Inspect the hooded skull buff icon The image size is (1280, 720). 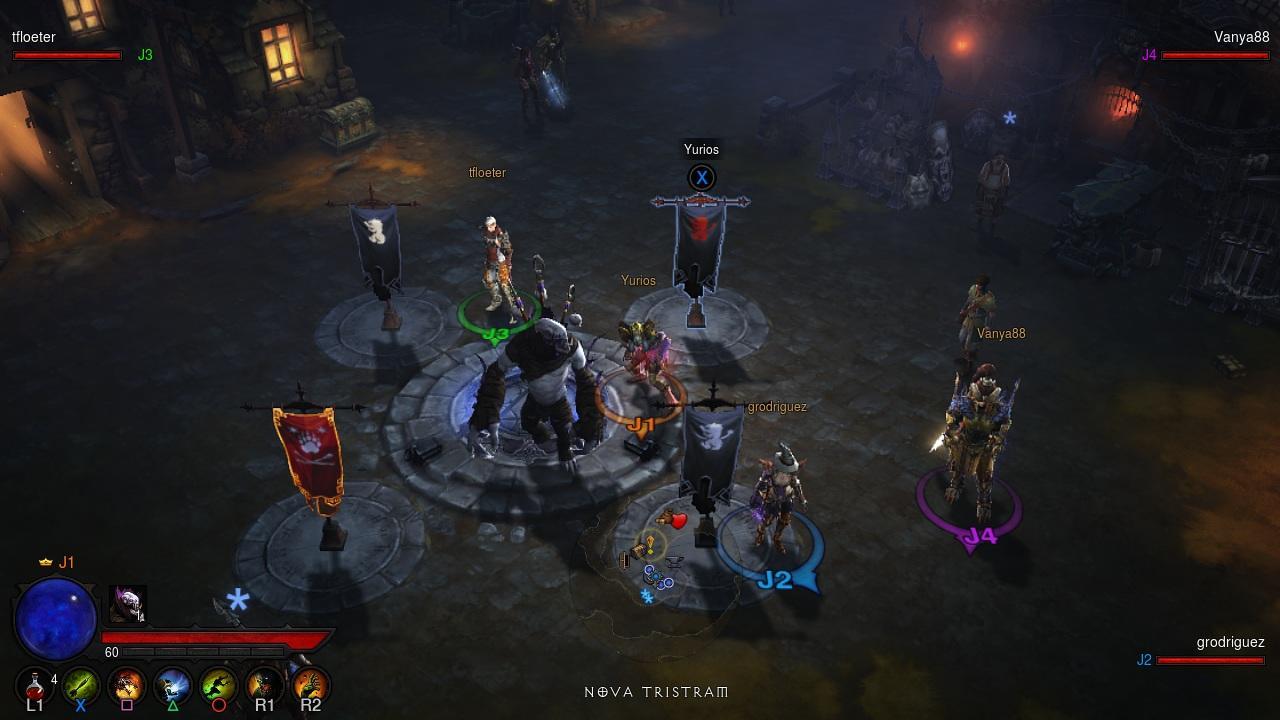(127, 604)
